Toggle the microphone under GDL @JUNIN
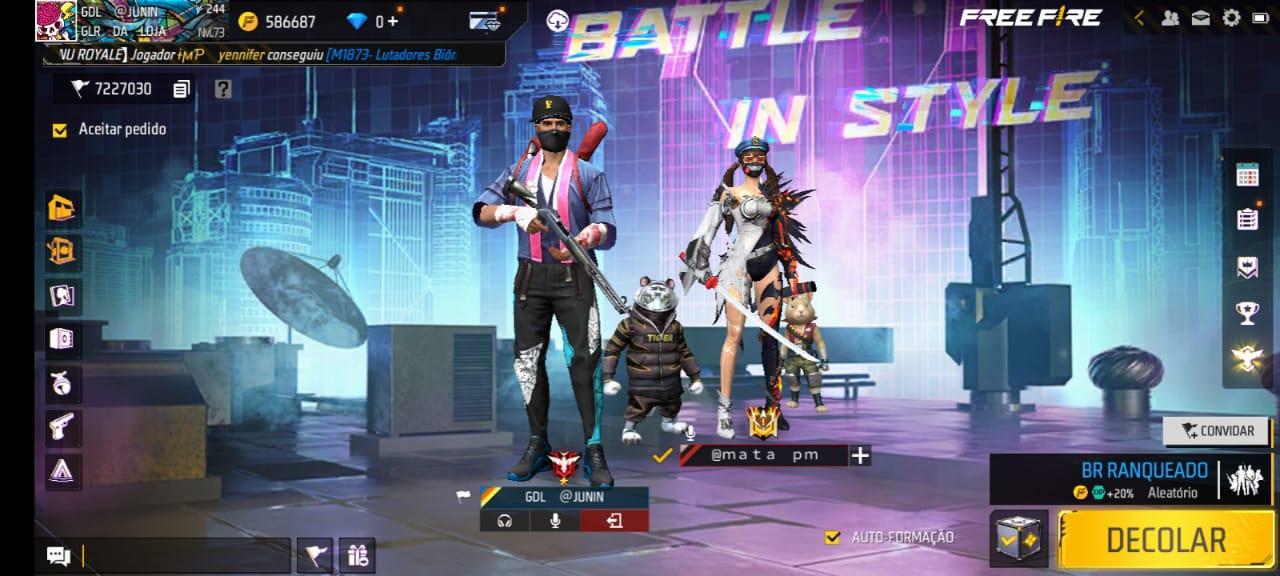 (x=555, y=520)
